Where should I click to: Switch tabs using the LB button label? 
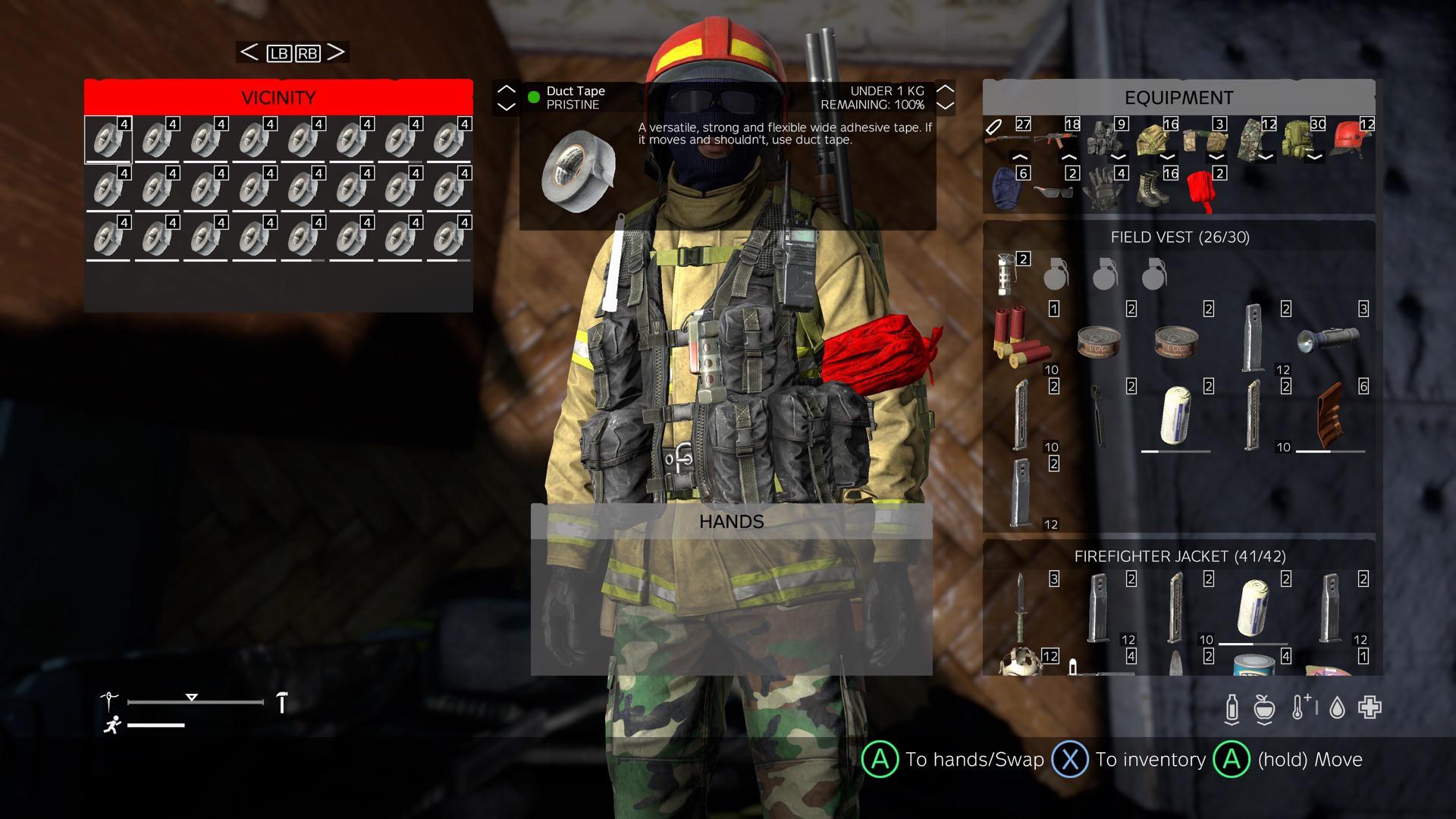[278, 52]
